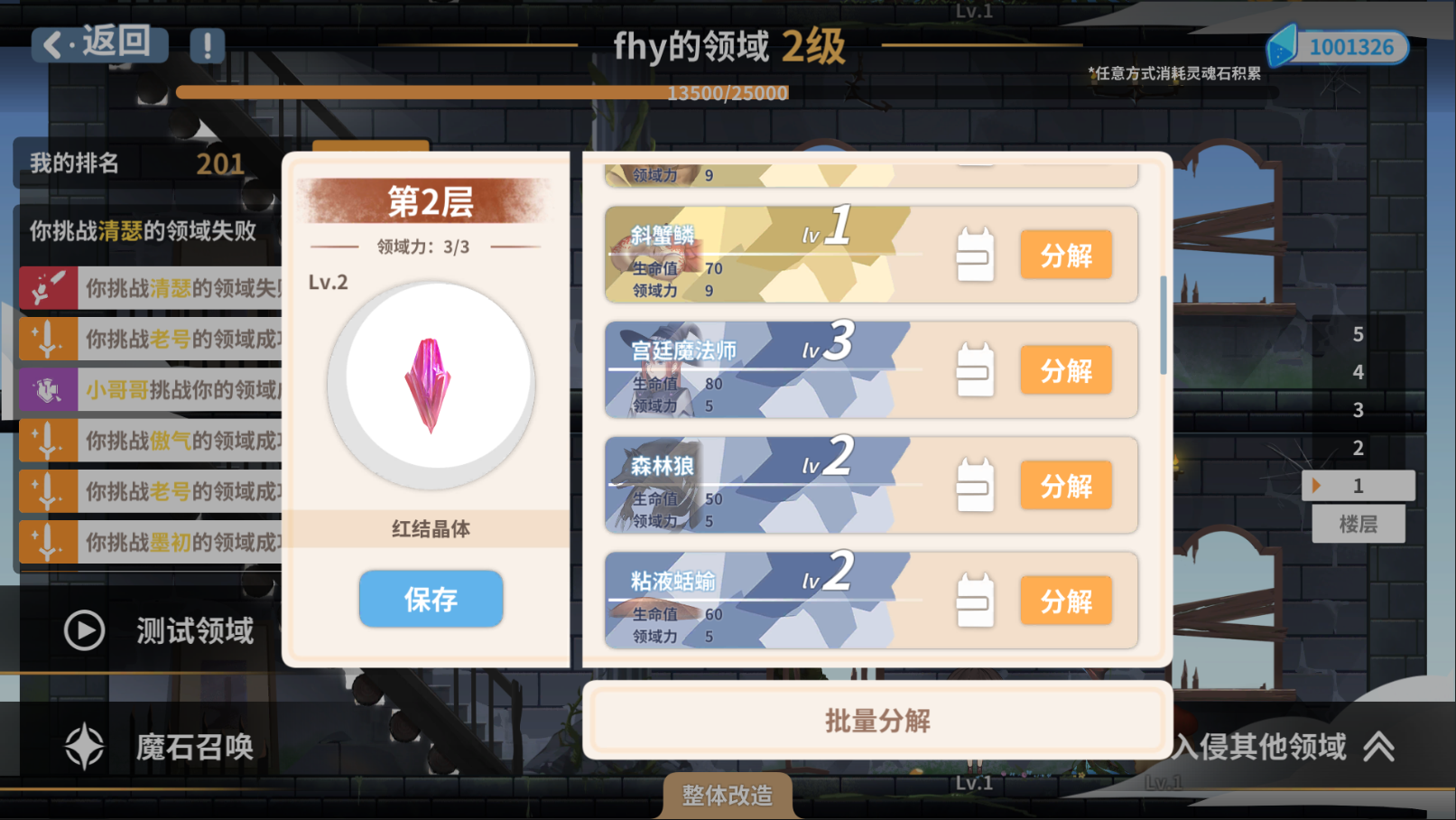Click the purple shield icon on 小哥哥's log entry
This screenshot has height=820, width=1456.
coord(47,389)
